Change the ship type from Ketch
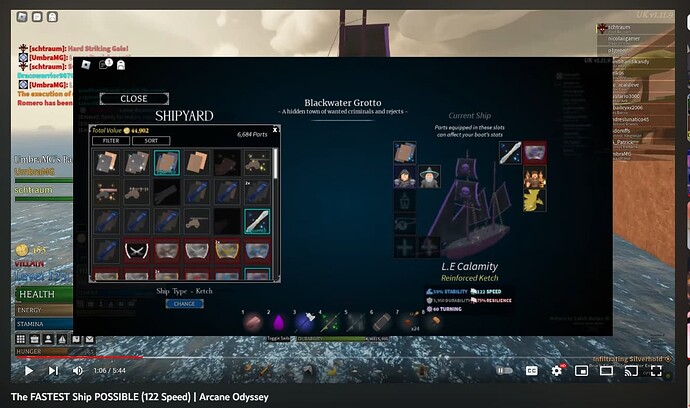Screen dimensions: 690x408 (x=184, y=303)
